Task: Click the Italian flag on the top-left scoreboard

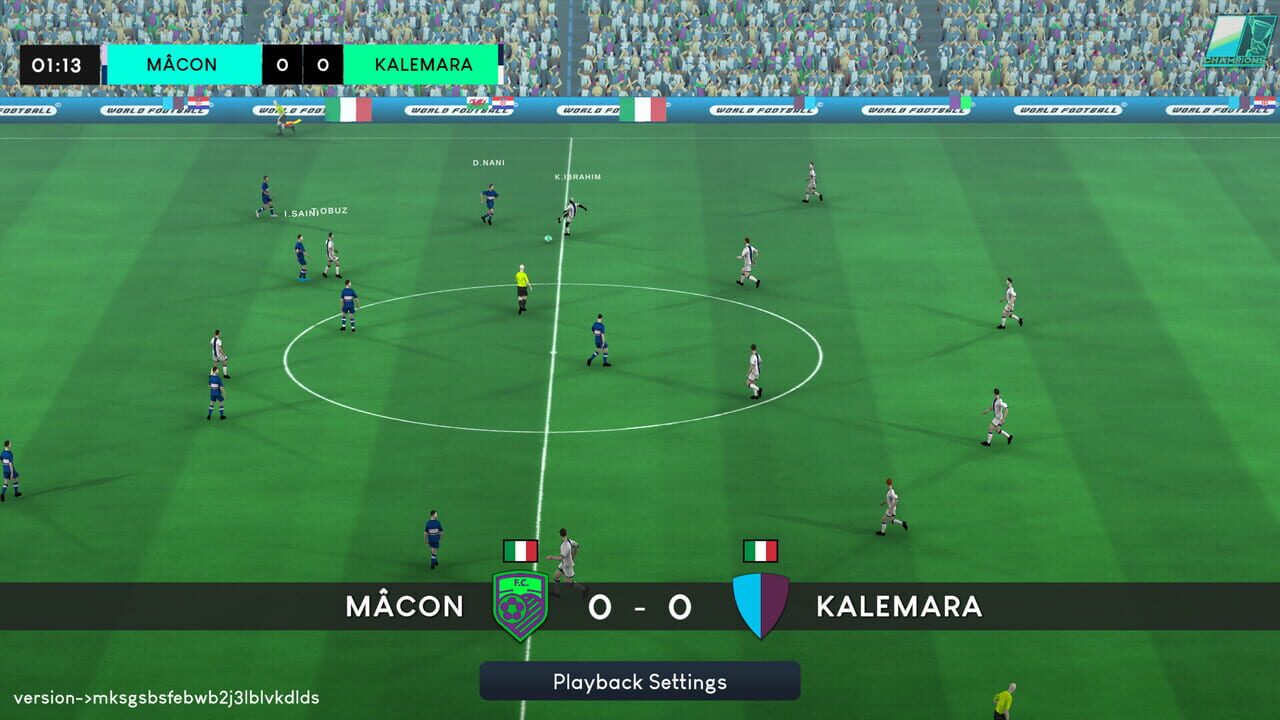Action: pos(351,109)
